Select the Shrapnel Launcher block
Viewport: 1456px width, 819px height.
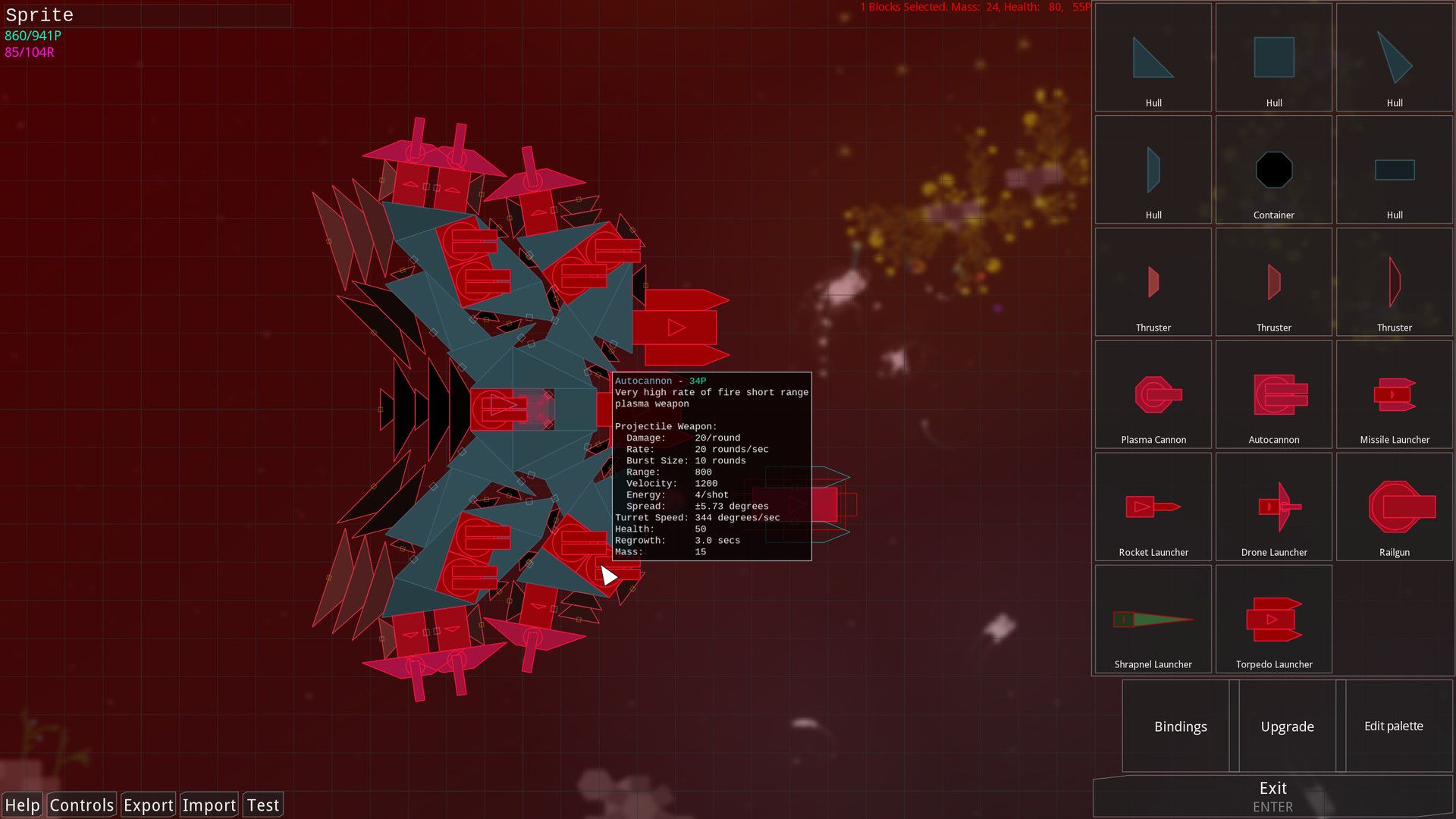[x=1153, y=619]
